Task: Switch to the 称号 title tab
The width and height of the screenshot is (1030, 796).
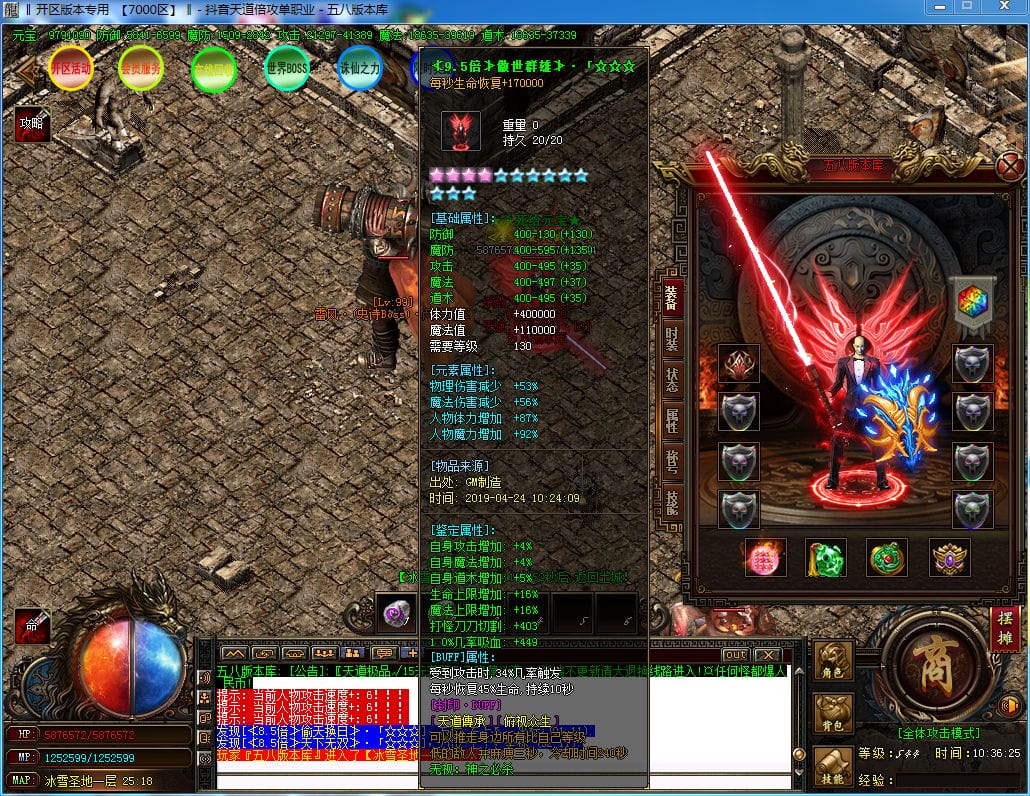Action: [671, 461]
